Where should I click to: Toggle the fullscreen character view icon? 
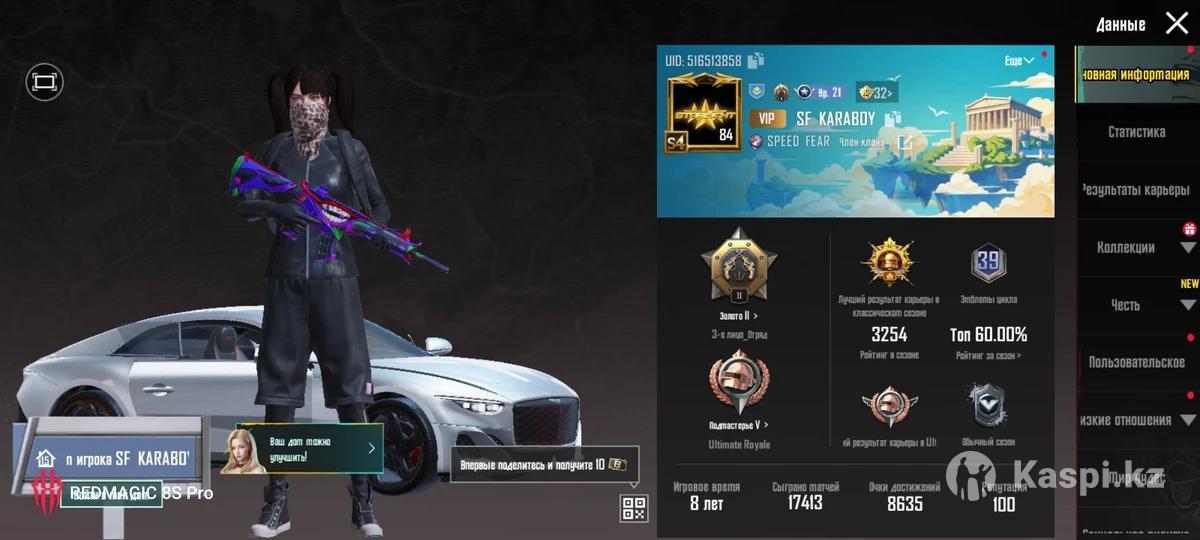(44, 82)
